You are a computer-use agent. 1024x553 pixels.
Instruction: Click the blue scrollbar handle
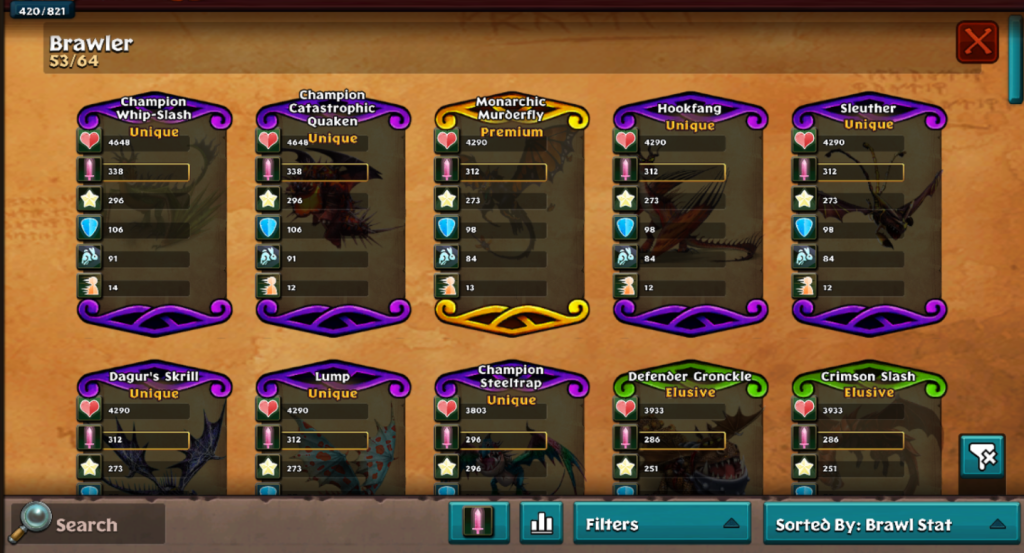coord(1015,60)
